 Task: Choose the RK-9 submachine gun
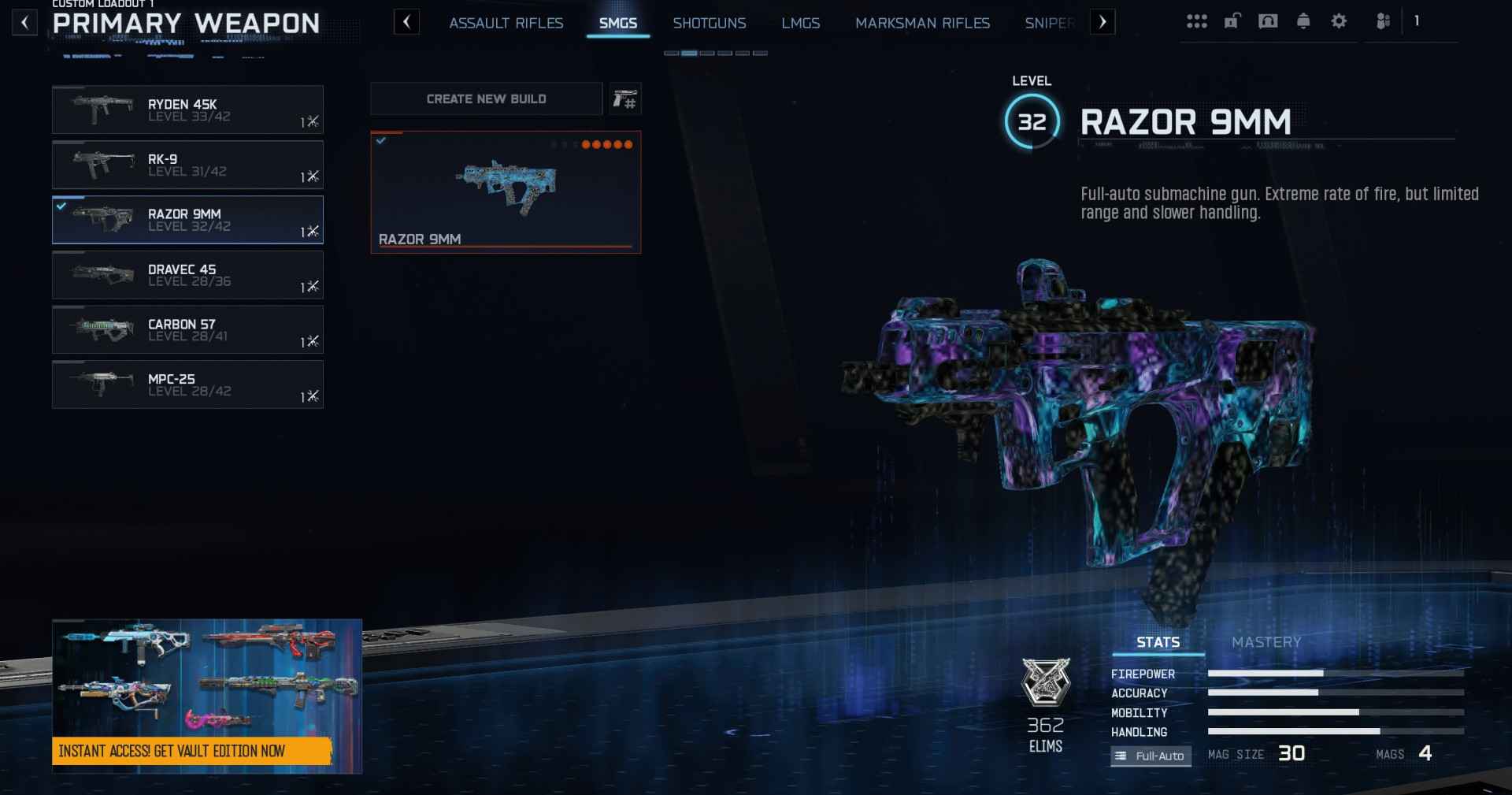click(x=187, y=165)
